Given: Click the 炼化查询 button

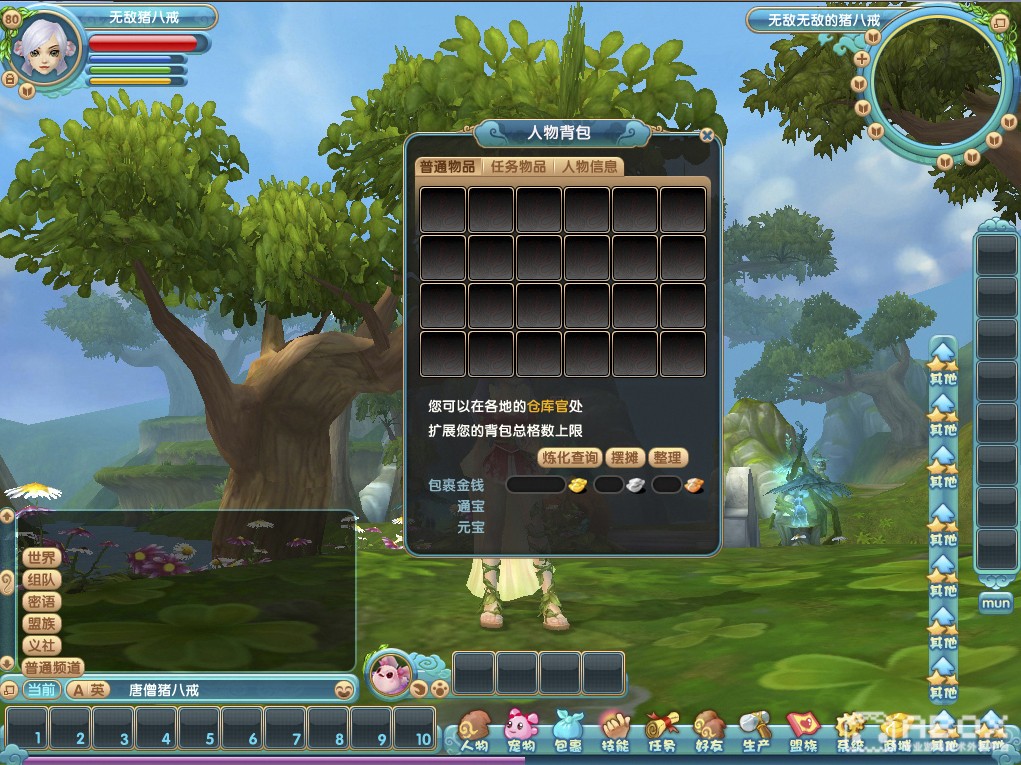Looking at the screenshot, I should (x=570, y=458).
